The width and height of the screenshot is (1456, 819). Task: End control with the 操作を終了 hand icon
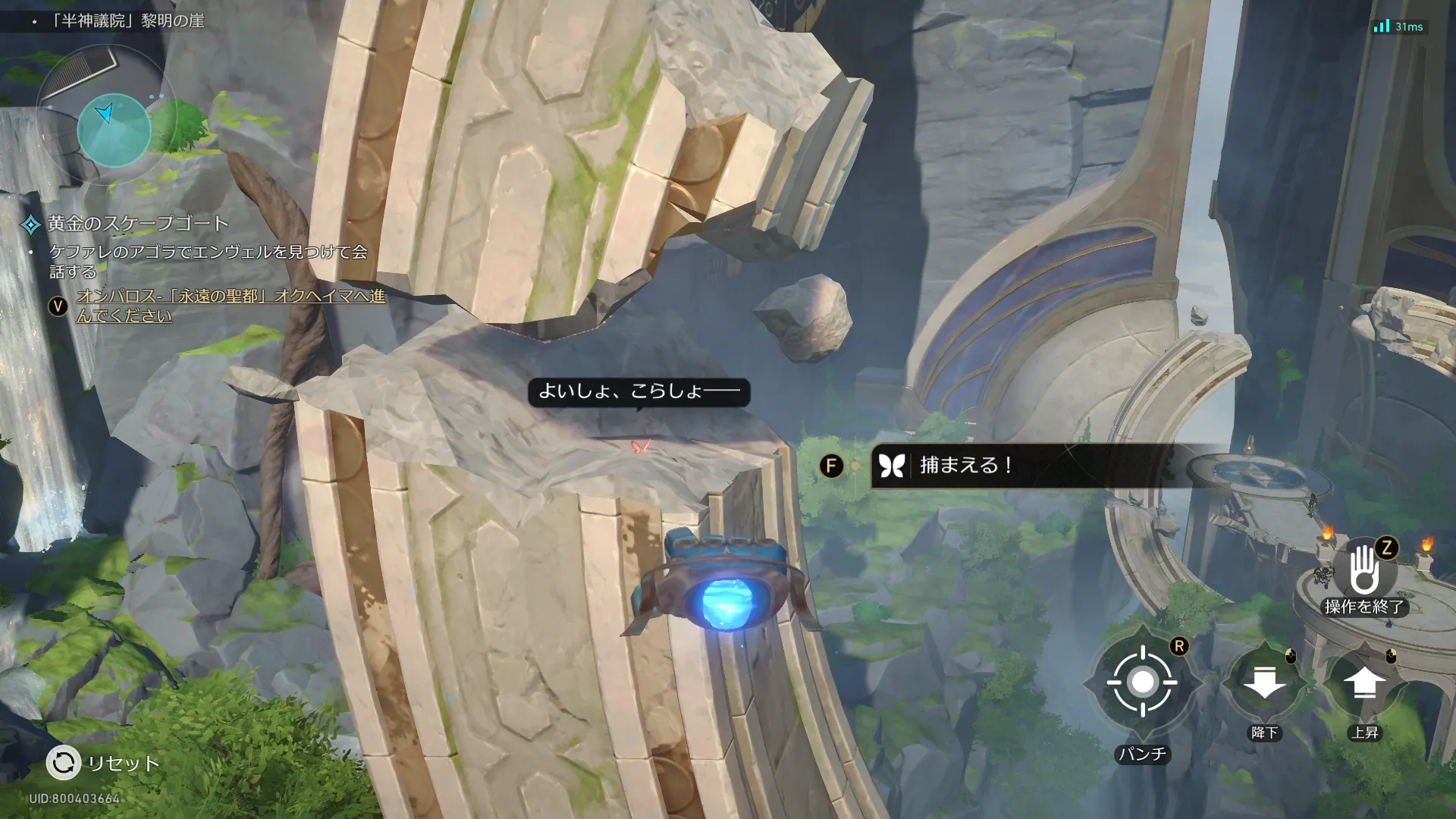pos(1363,572)
